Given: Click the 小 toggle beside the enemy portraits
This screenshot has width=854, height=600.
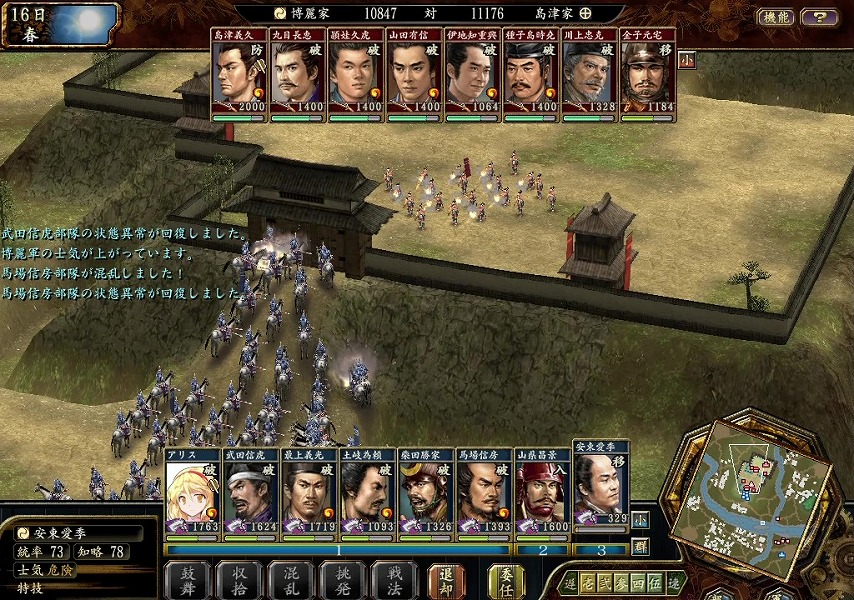Looking at the screenshot, I should (686, 59).
